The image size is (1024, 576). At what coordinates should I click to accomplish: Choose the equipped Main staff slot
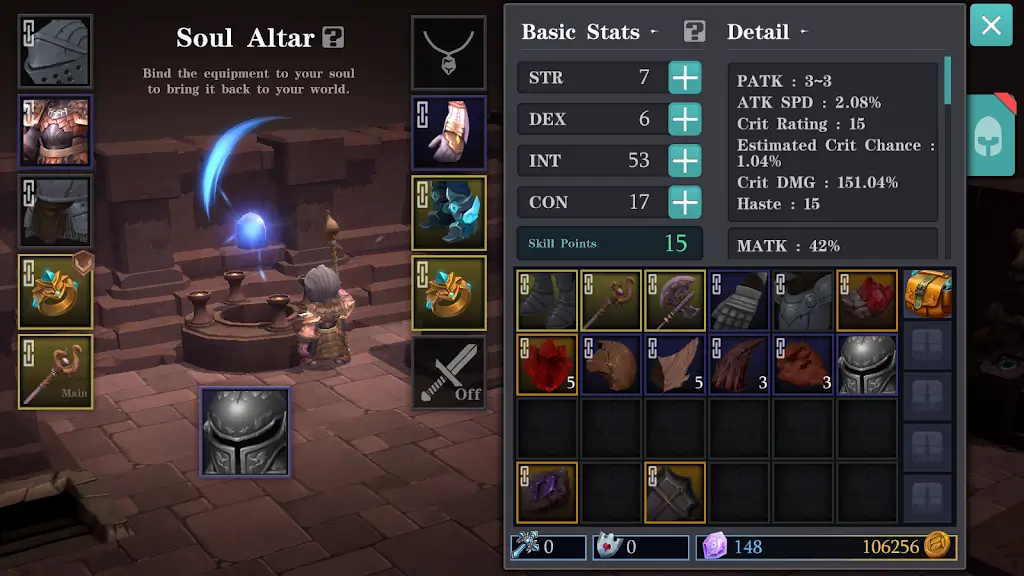coord(55,372)
